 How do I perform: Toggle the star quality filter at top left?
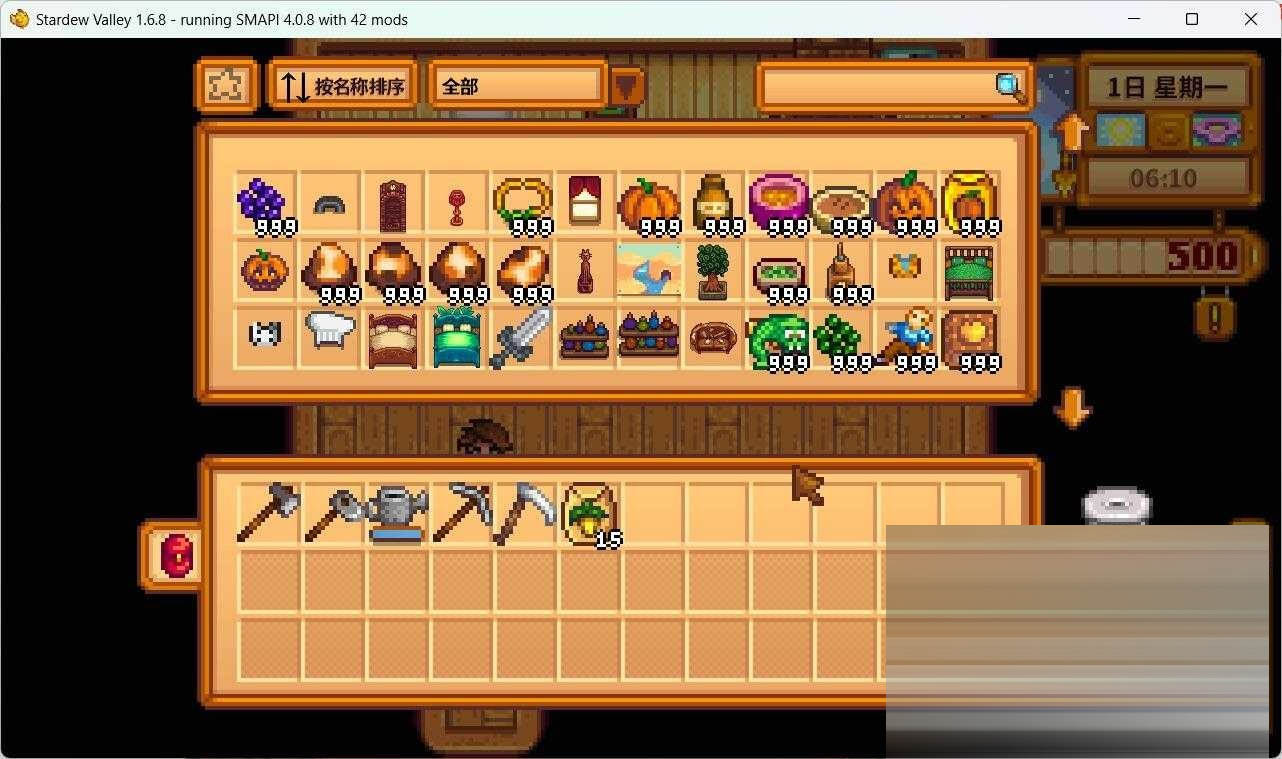tap(227, 85)
